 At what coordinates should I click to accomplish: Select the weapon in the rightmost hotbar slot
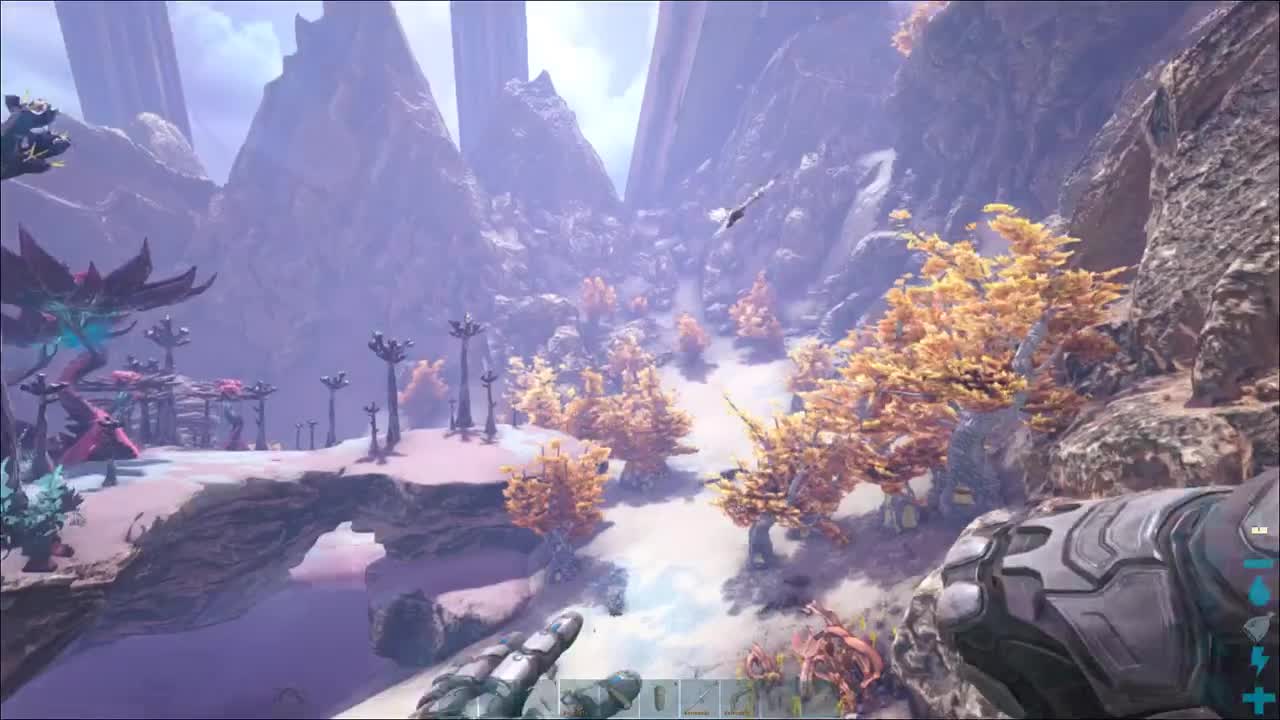(x=740, y=695)
